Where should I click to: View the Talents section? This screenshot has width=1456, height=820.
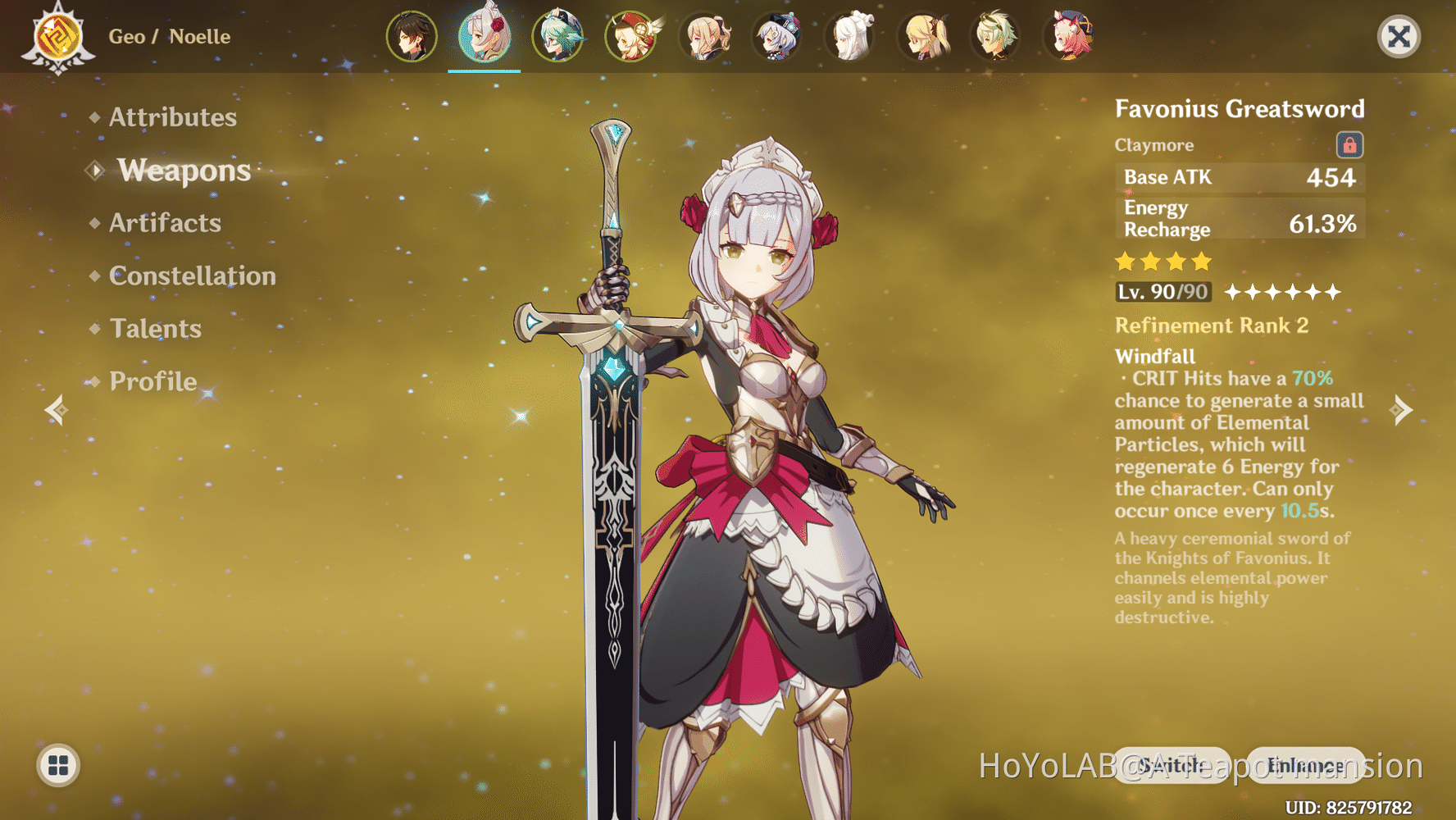(155, 329)
